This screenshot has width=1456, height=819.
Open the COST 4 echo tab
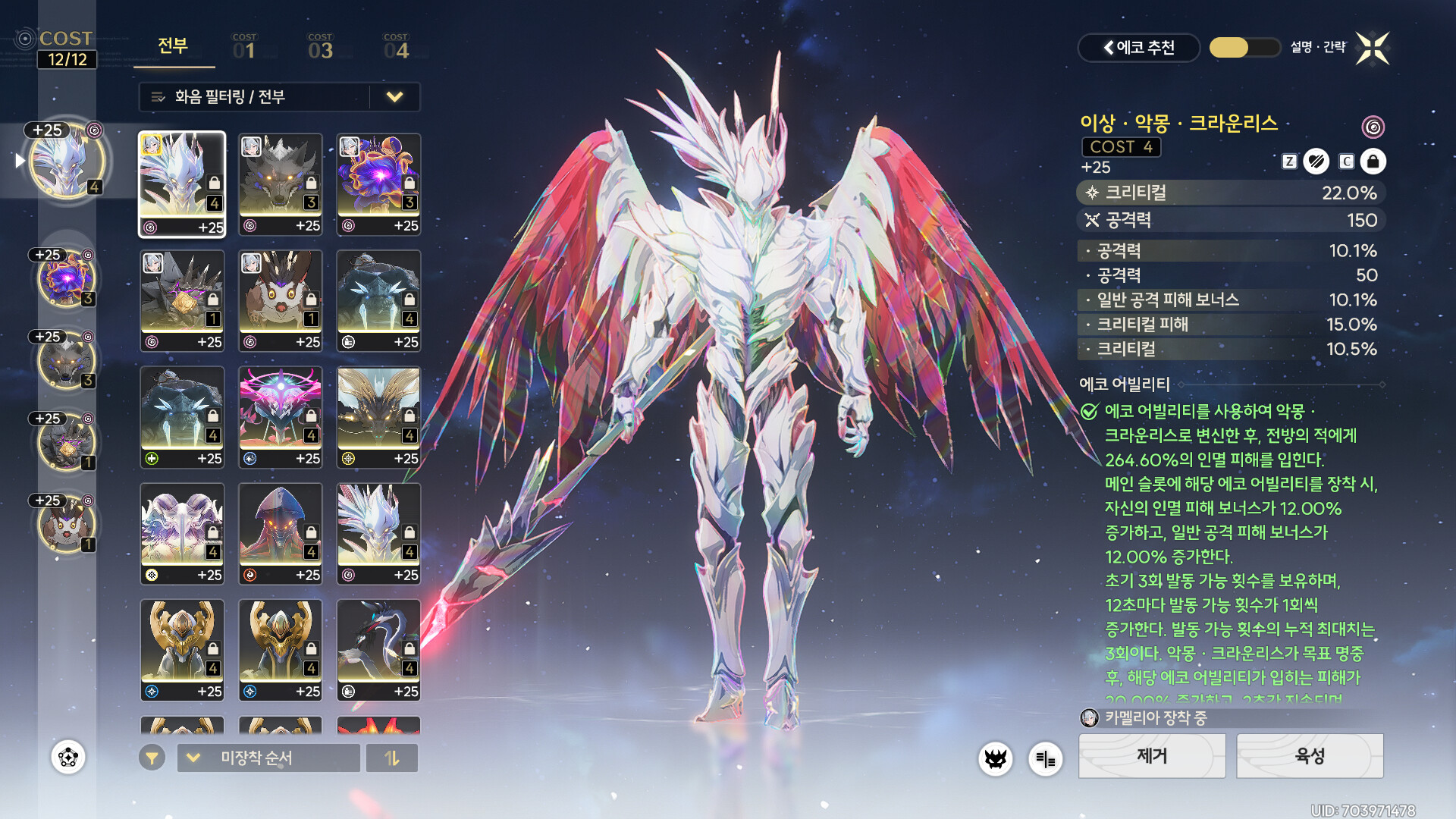[396, 47]
